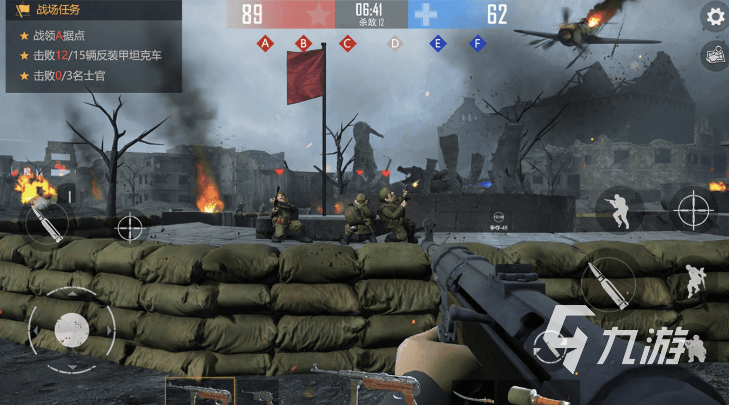Select the highlighted rifle weapon slot
This screenshot has height=405, width=729.
click(x=199, y=391)
